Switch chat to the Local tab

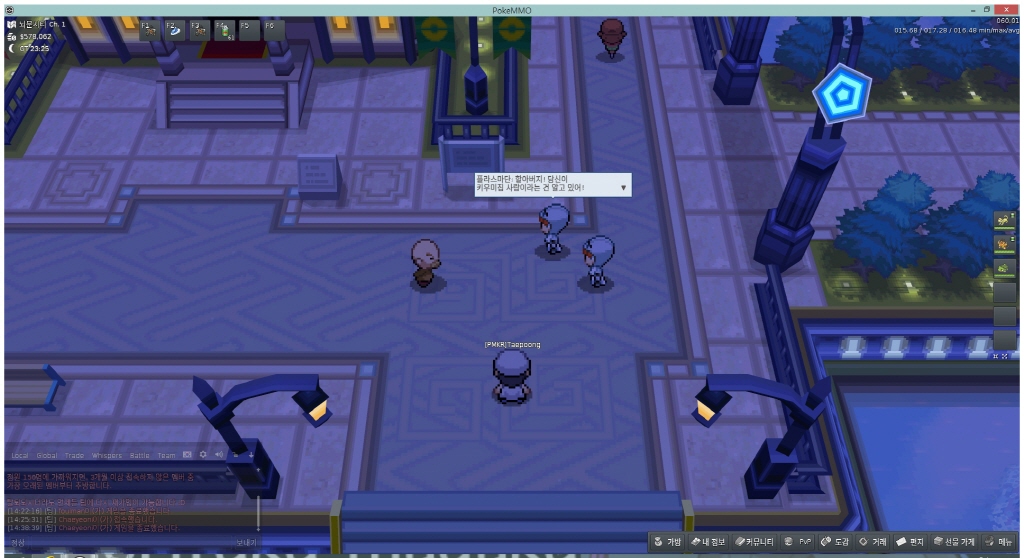19,455
